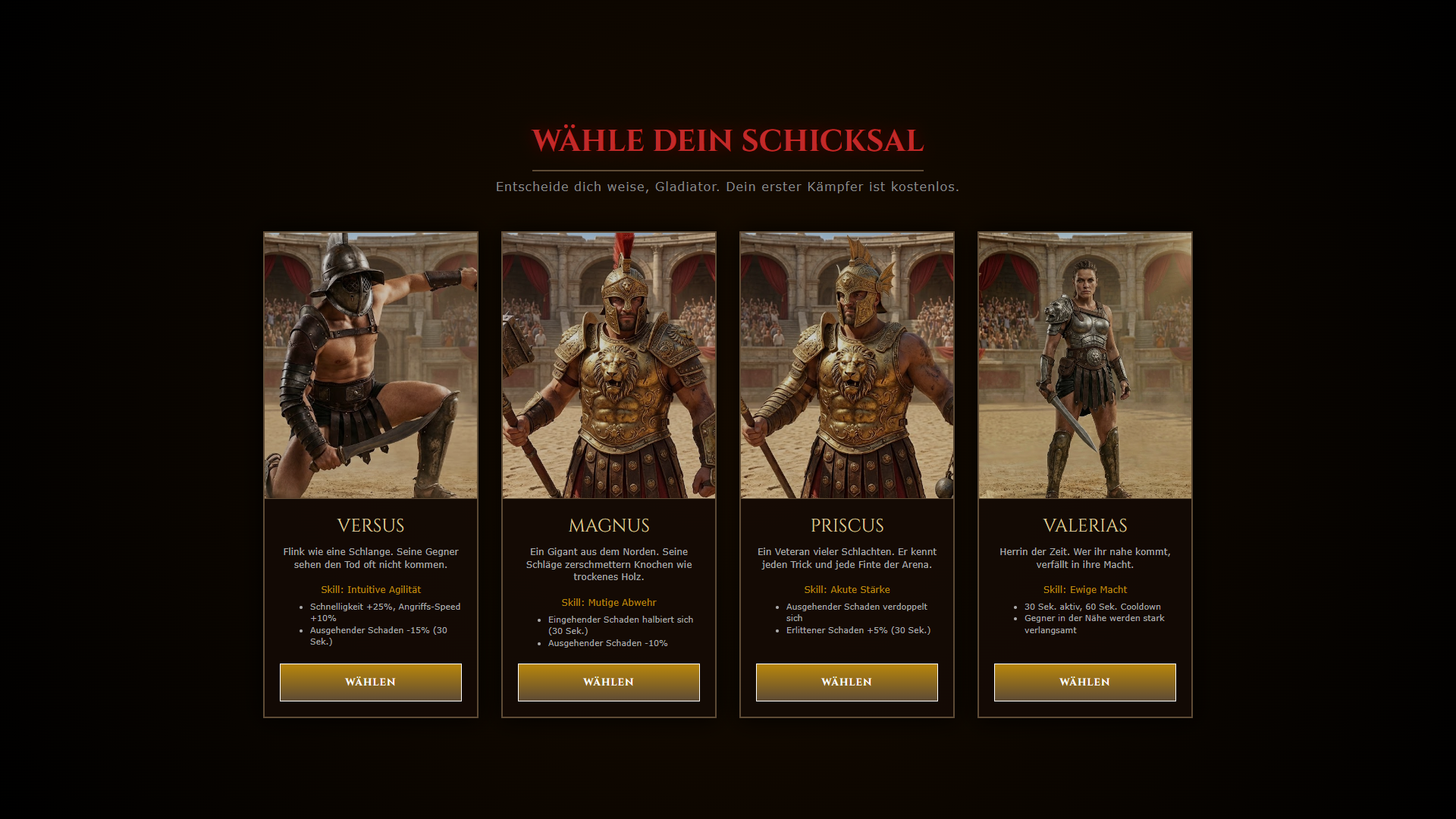Click the WÄHLEN button under Magnus
This screenshot has width=1456, height=819.
coord(608,682)
